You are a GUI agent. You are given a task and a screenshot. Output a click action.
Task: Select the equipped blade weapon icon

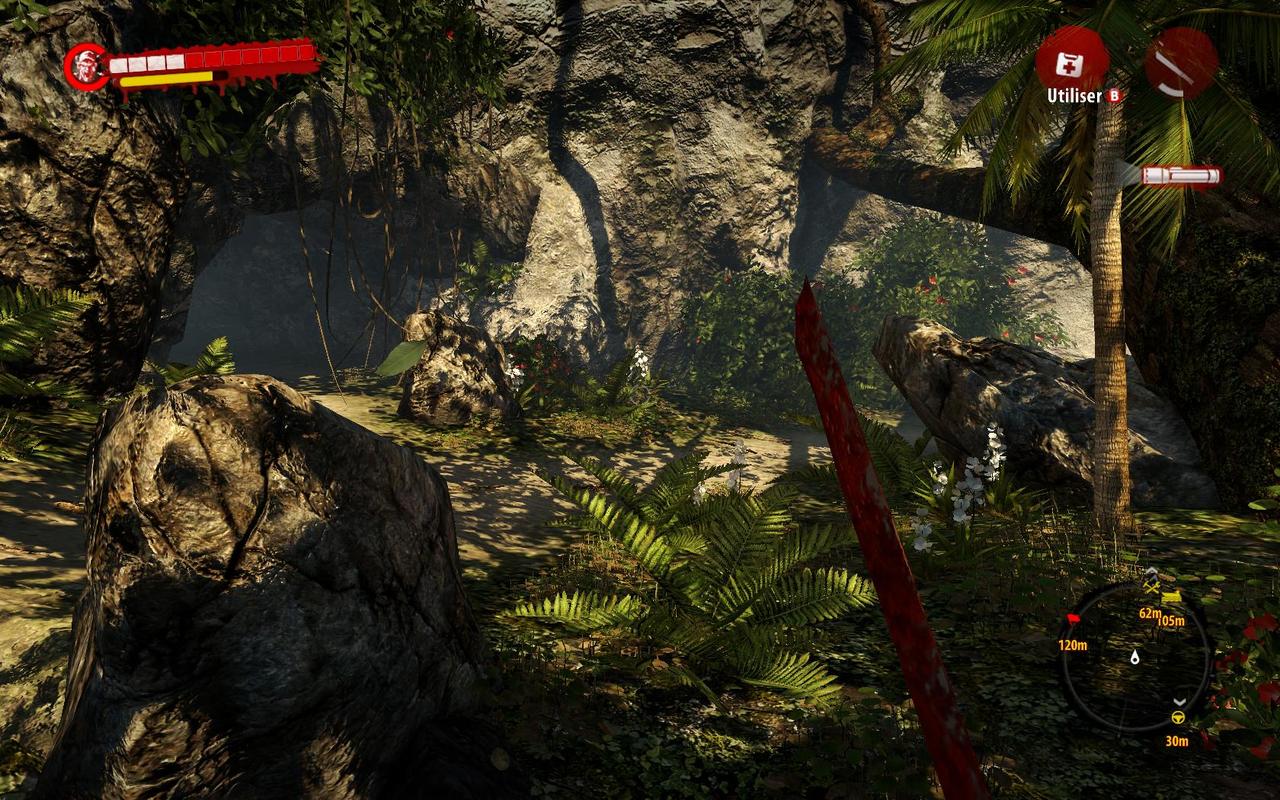[1181, 62]
